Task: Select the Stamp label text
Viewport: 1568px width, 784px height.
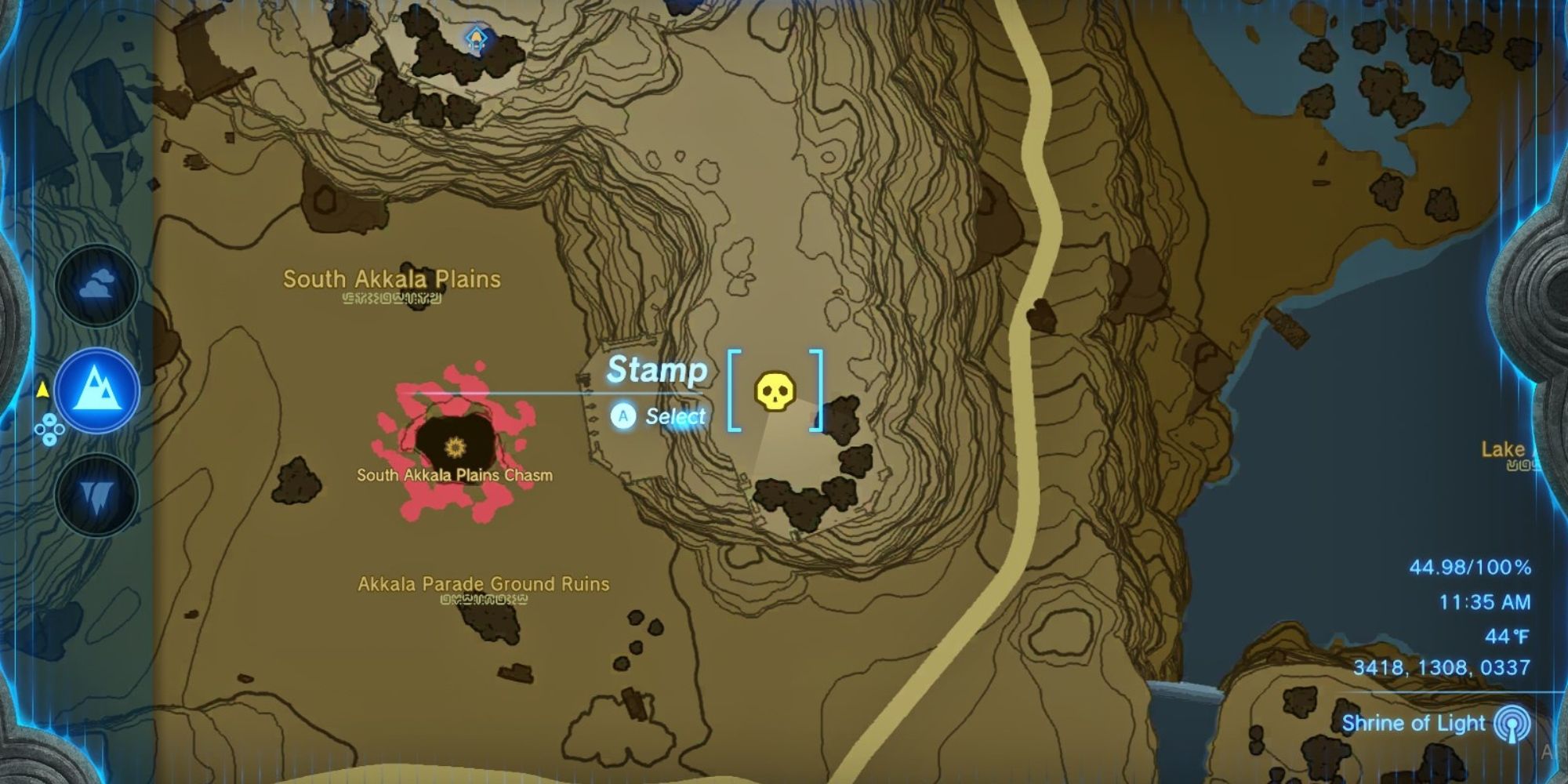Action: coord(659,369)
